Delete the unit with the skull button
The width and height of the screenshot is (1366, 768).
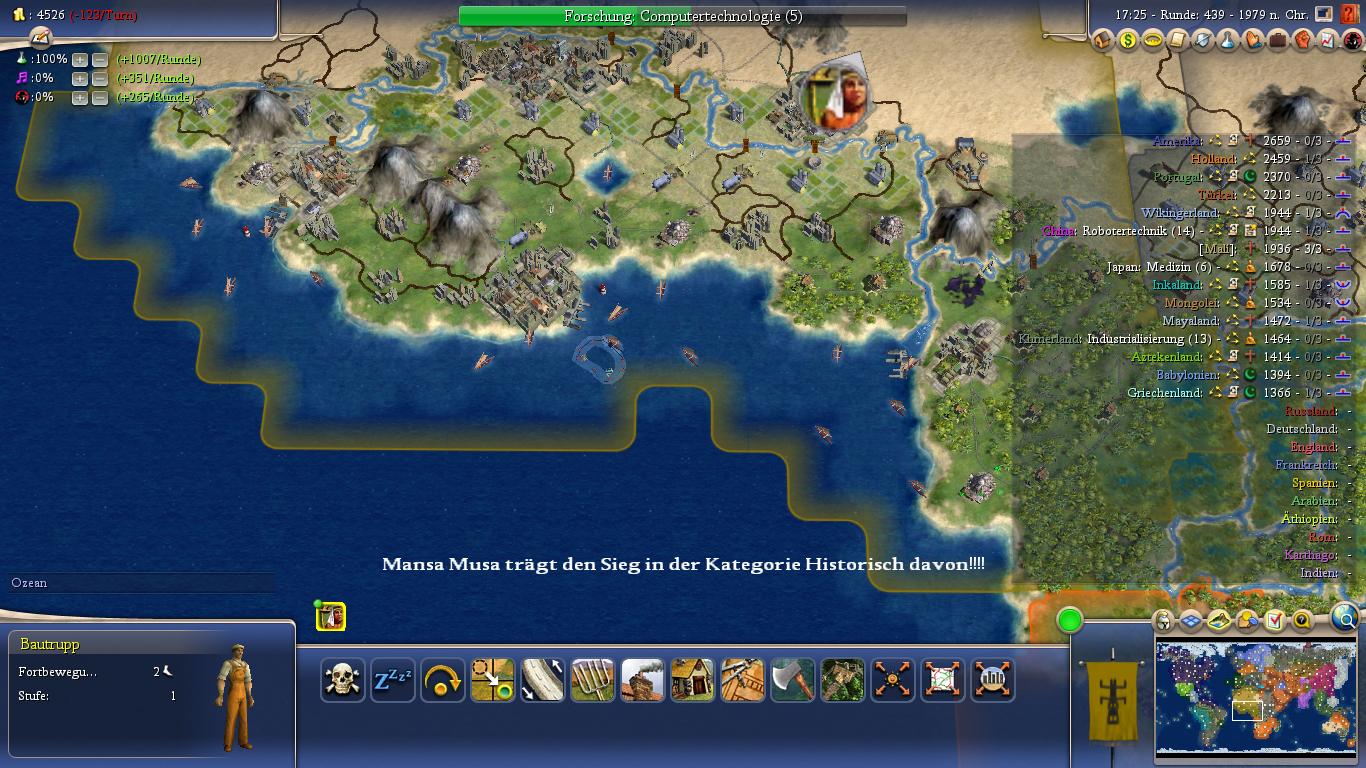(343, 681)
